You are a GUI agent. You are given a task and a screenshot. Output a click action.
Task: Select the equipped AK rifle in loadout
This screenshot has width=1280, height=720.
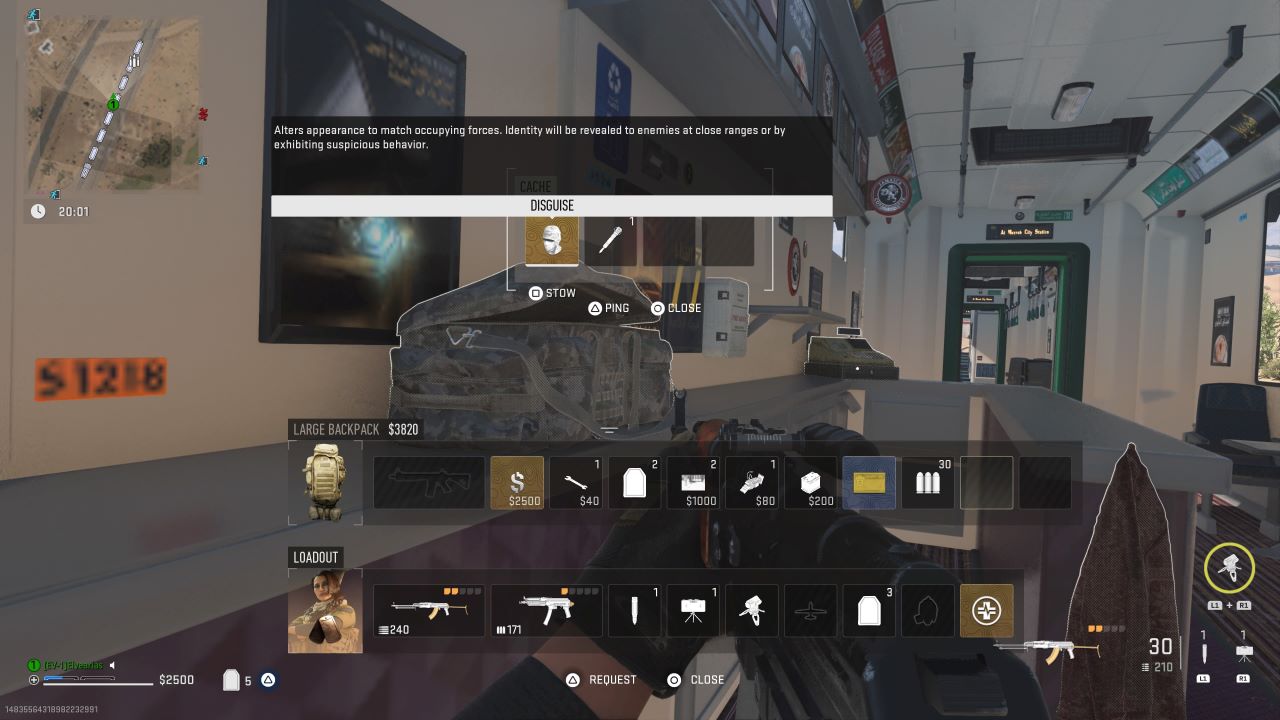click(x=429, y=610)
